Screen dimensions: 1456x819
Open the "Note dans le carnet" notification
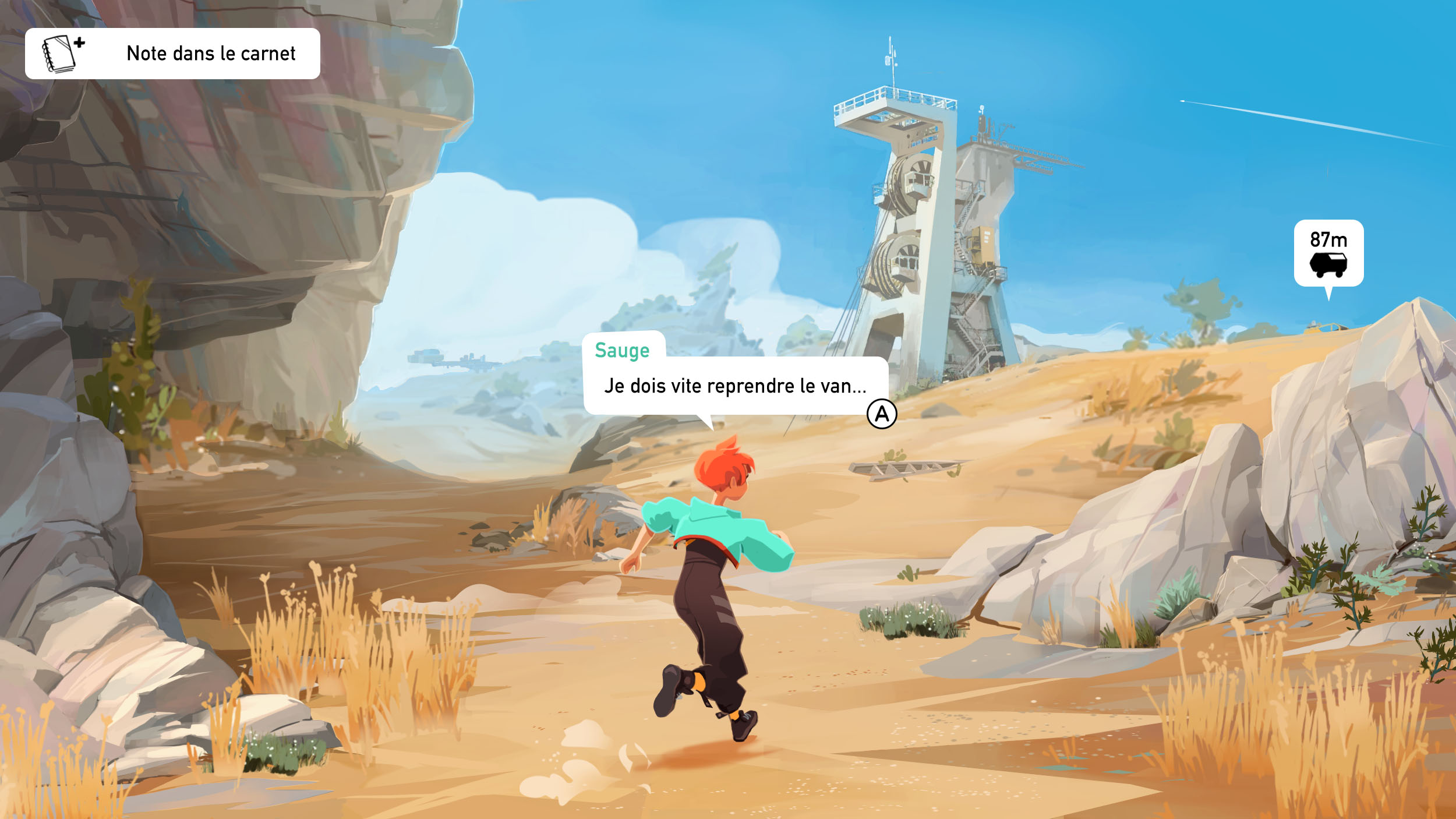coord(172,54)
